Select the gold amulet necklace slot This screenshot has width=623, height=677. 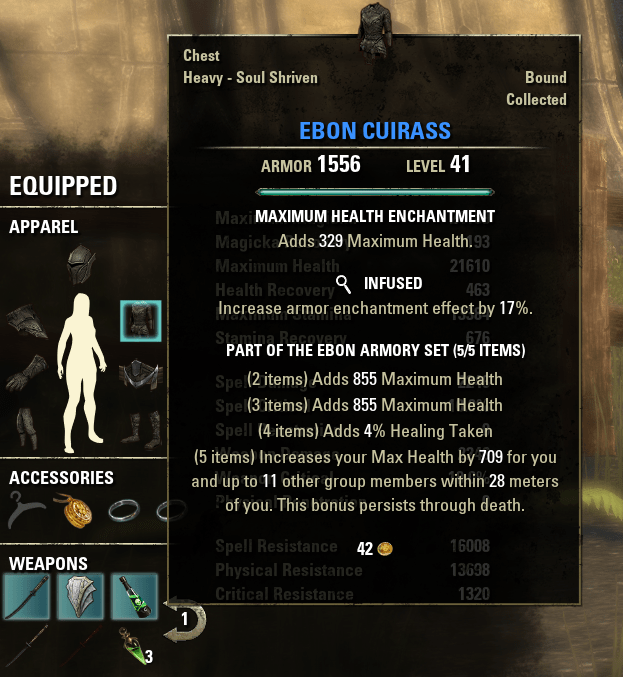(x=79, y=511)
